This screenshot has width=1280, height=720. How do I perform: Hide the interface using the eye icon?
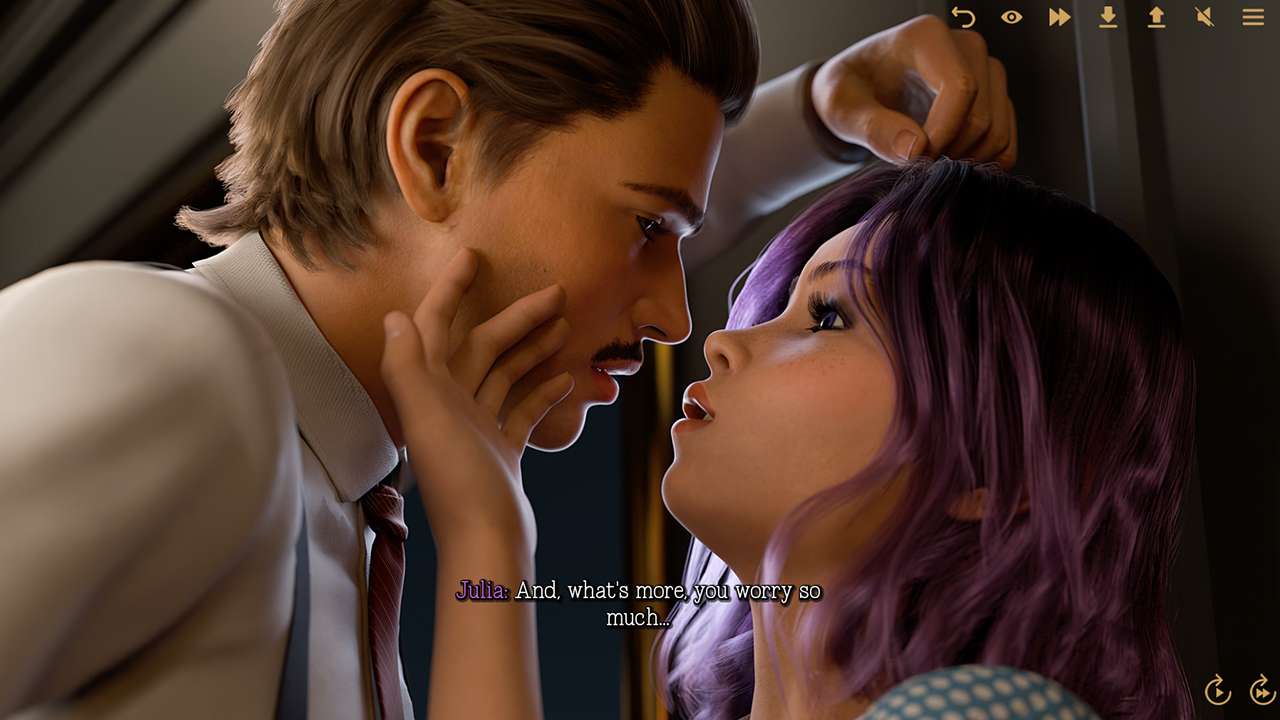point(1011,17)
